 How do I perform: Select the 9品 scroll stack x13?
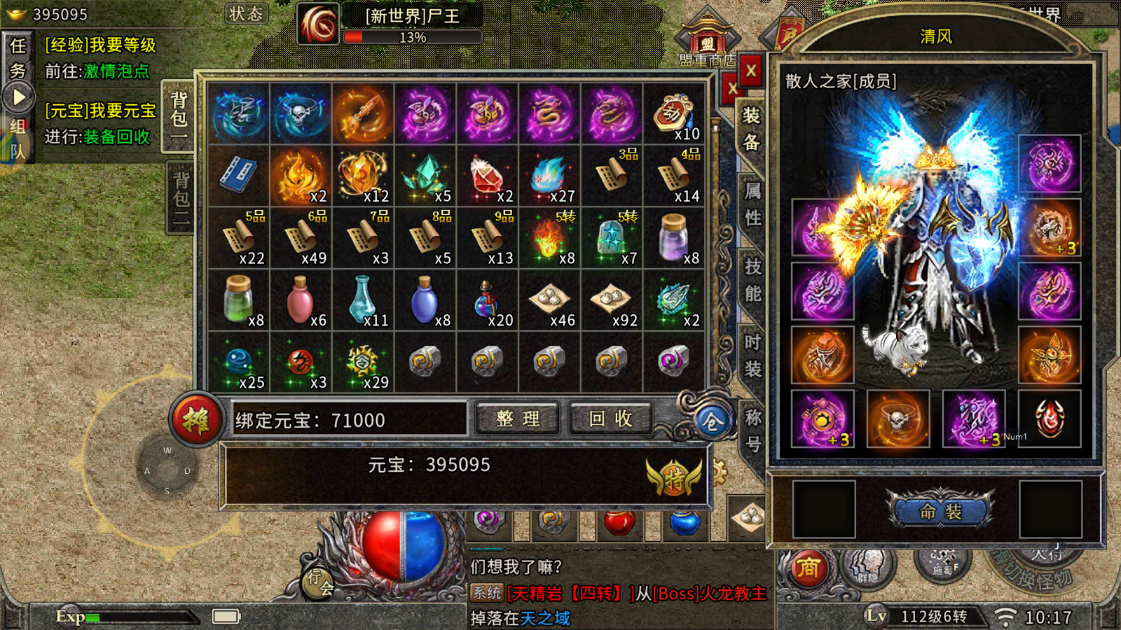point(487,238)
